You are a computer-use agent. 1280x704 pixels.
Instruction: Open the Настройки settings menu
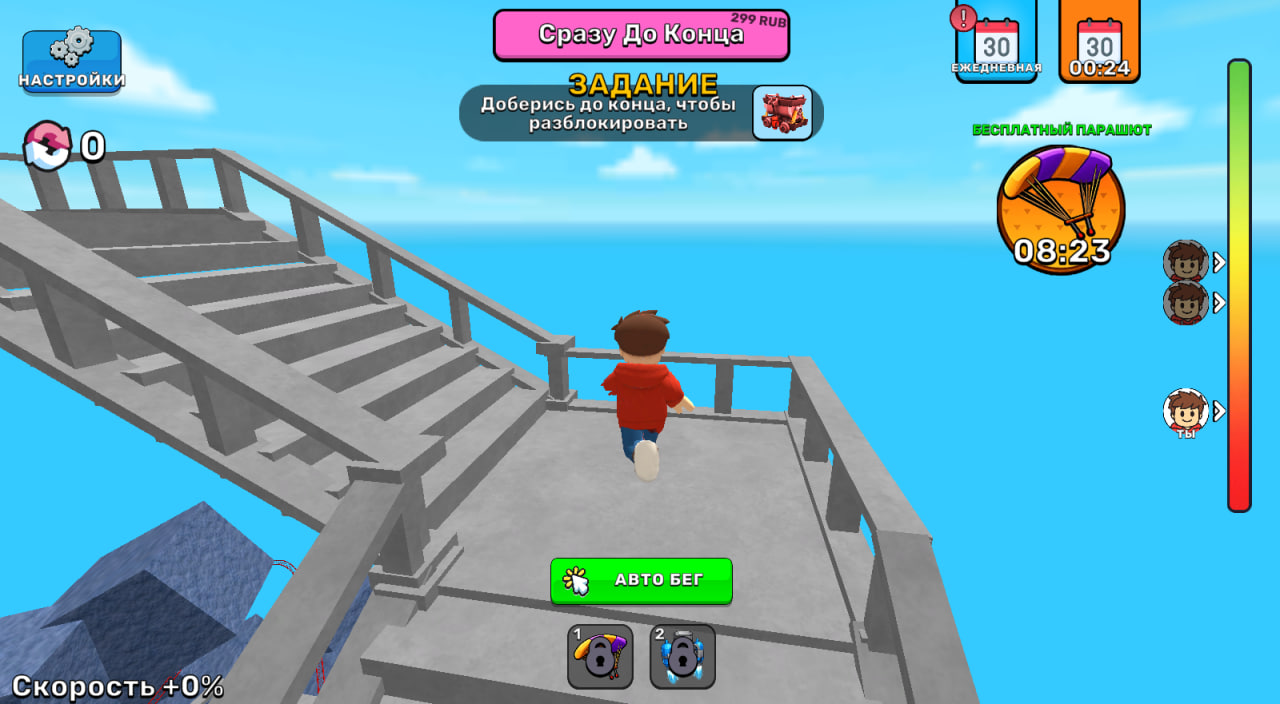click(72, 61)
